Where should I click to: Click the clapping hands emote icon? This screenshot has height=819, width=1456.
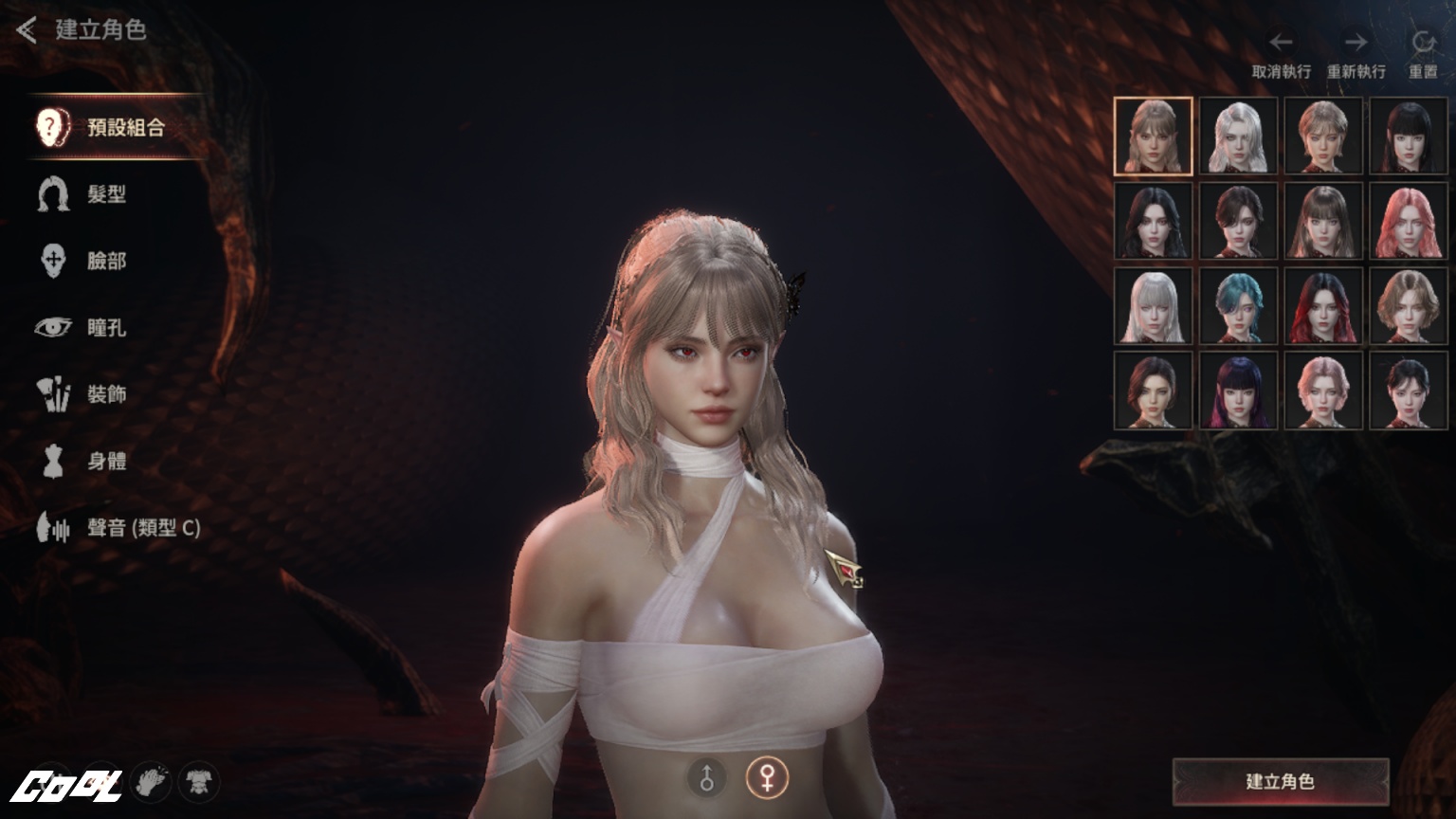coord(150,782)
